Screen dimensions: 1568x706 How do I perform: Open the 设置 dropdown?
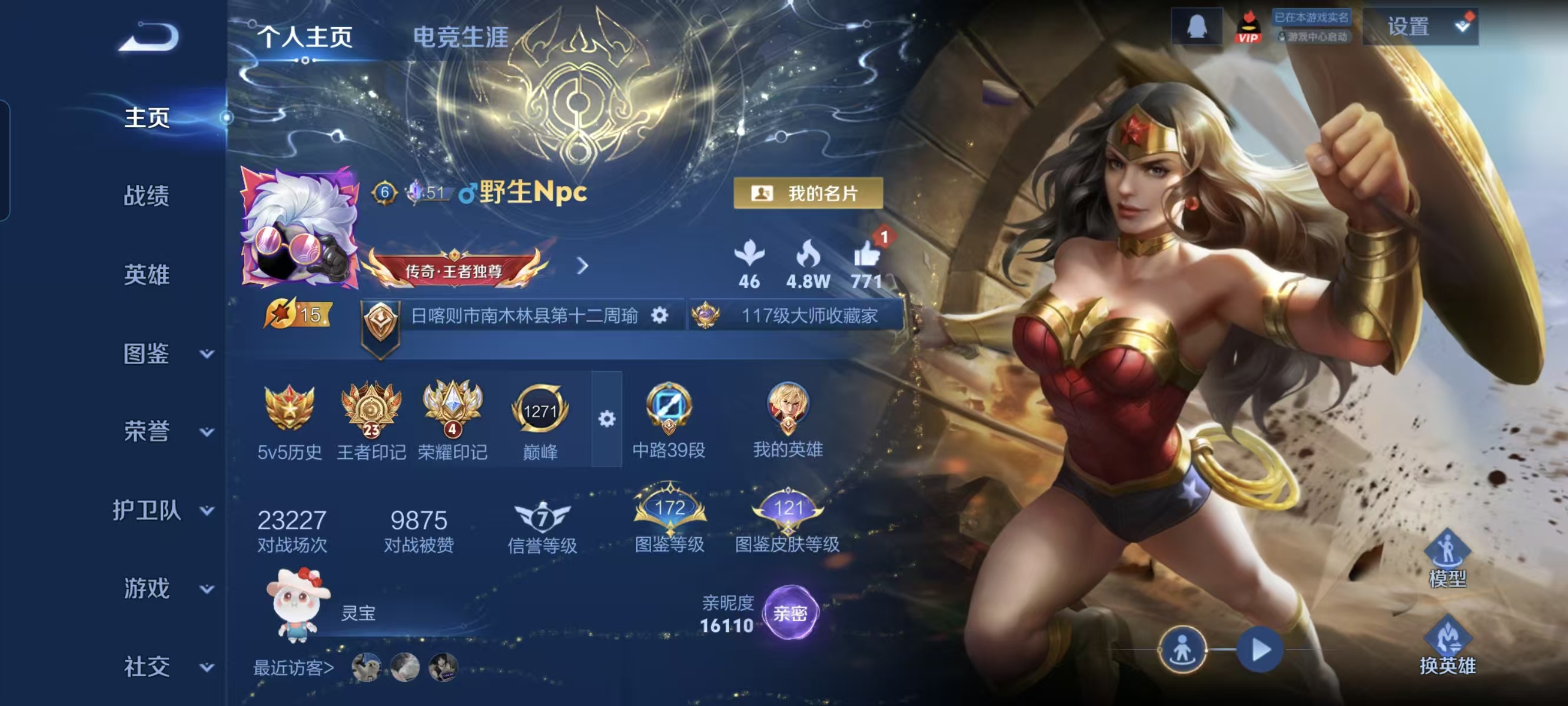[x=1420, y=27]
